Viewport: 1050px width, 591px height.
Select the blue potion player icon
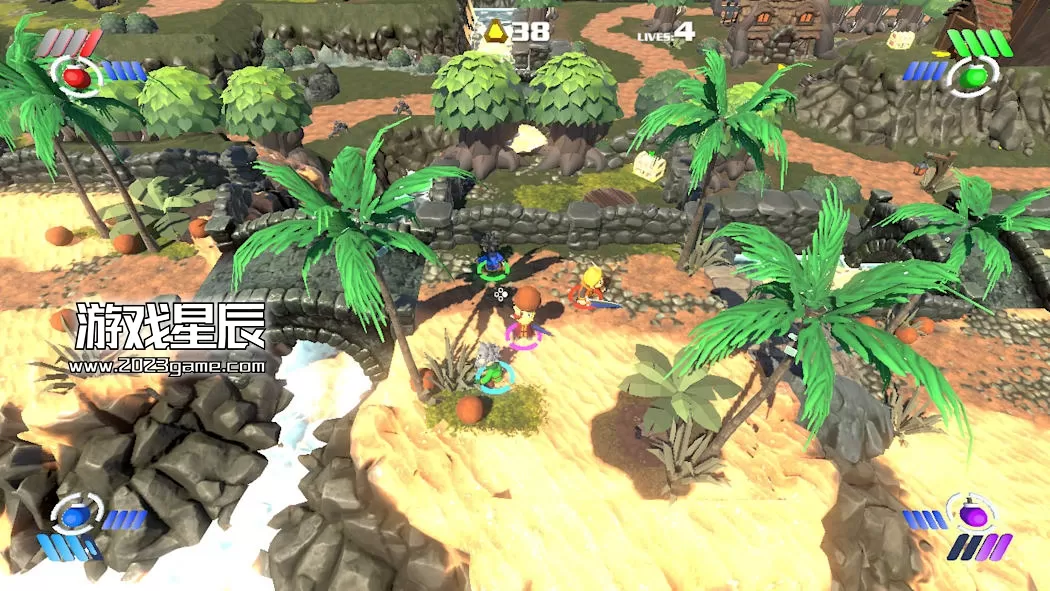[x=75, y=516]
